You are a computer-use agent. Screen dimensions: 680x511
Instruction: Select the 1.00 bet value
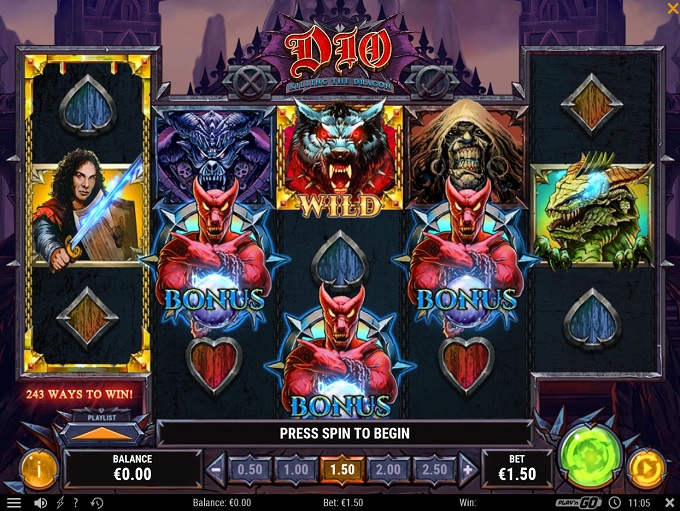[x=294, y=469]
